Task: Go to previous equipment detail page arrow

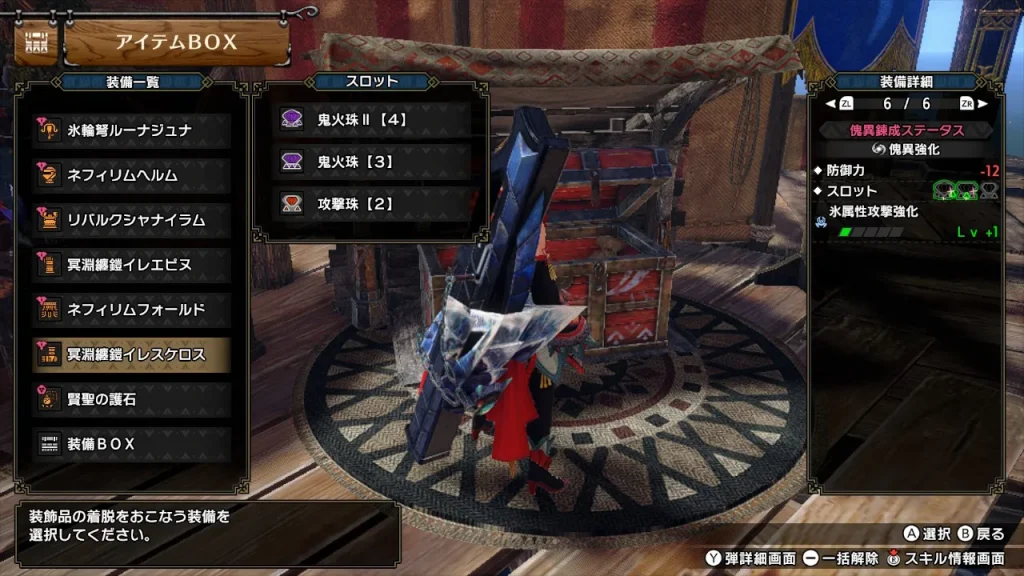Action: click(x=830, y=103)
